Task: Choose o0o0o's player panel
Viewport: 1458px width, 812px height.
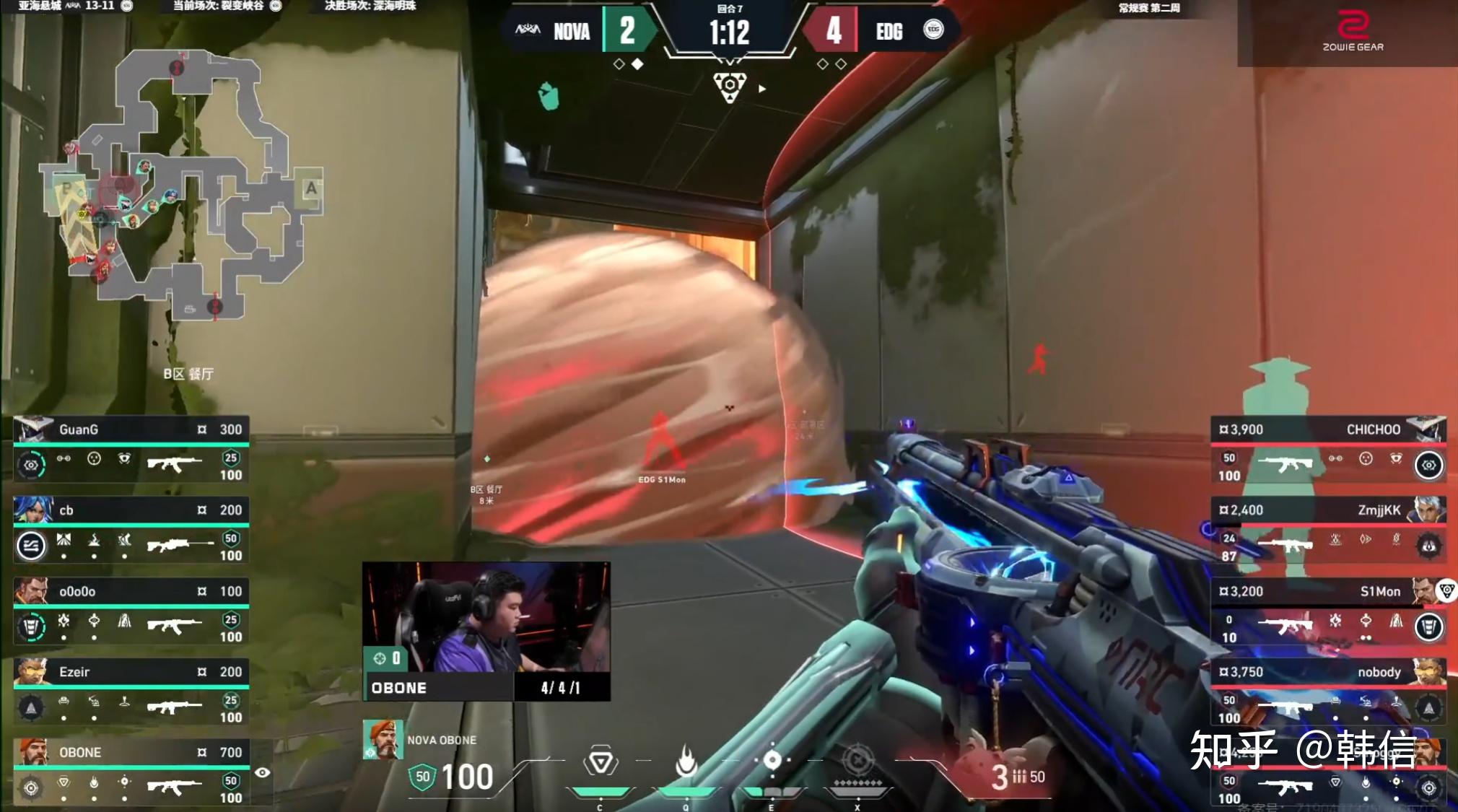Action: [x=131, y=611]
